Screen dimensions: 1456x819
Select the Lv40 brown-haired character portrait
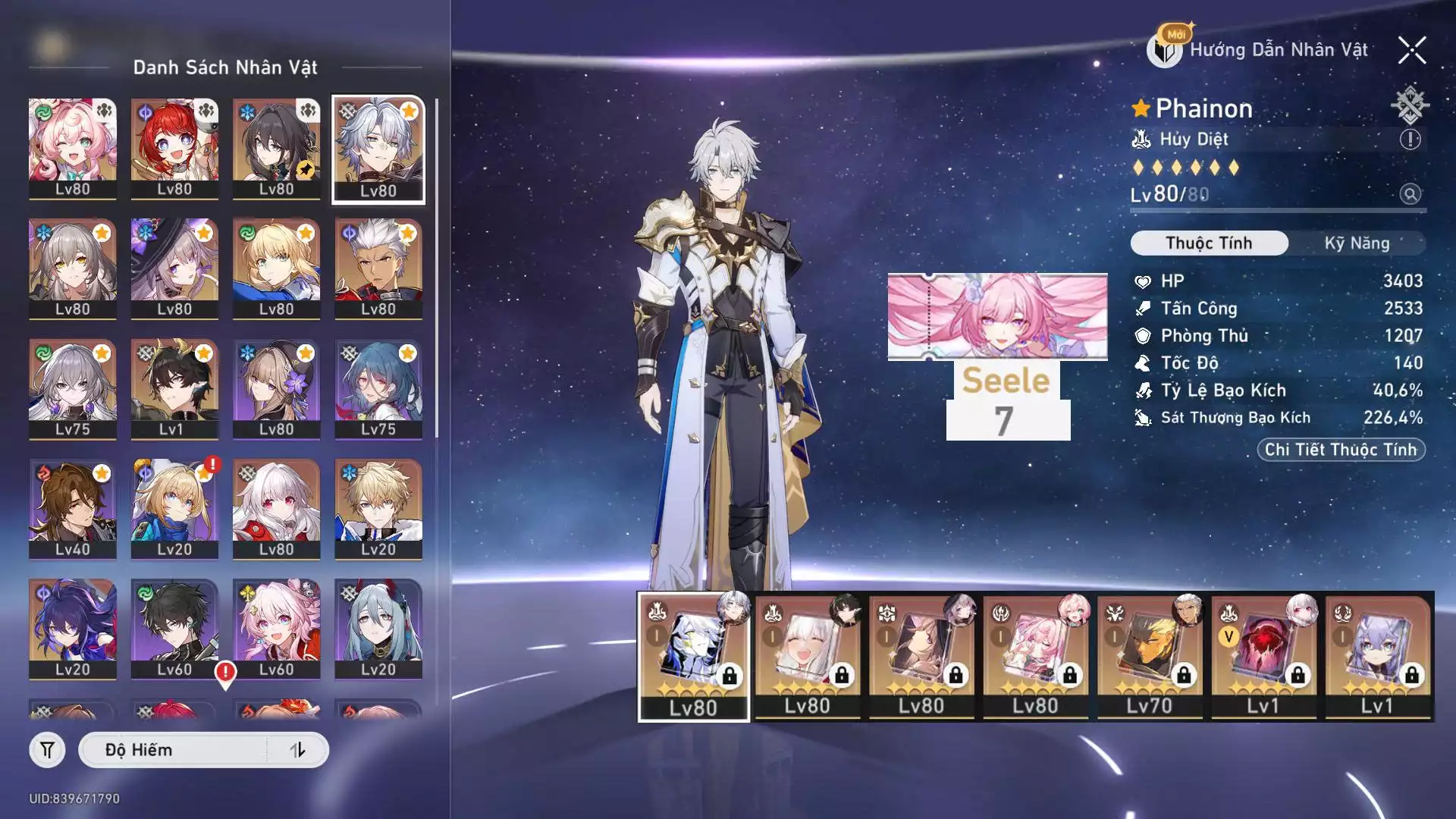click(73, 509)
